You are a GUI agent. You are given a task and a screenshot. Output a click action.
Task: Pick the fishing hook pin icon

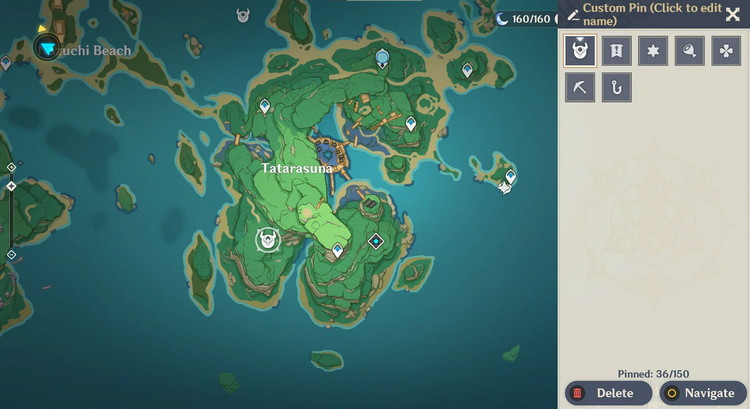(x=616, y=87)
